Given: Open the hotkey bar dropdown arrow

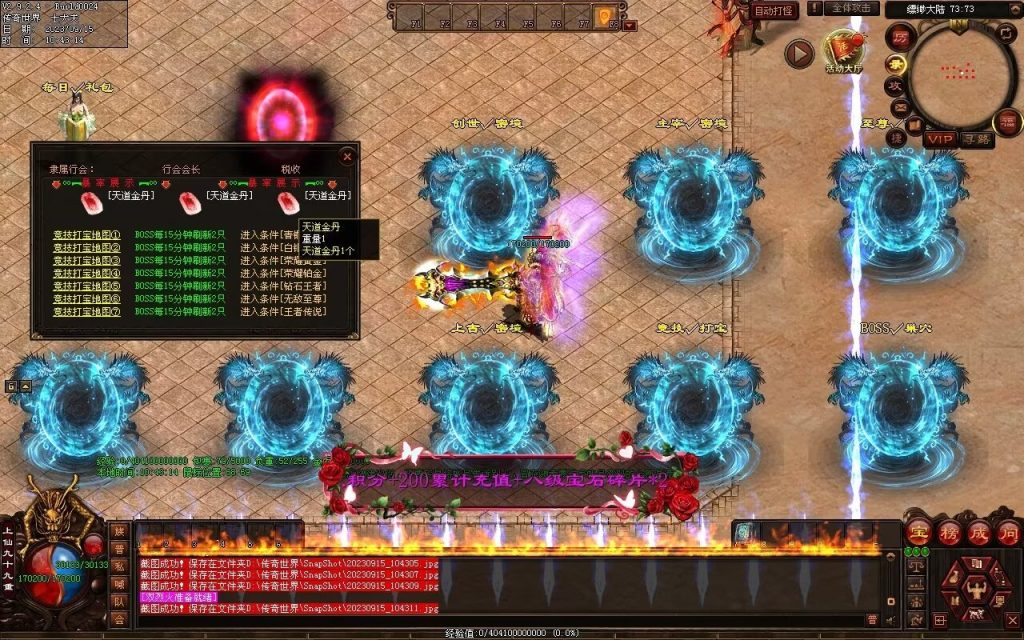Looking at the screenshot, I should (629, 25).
